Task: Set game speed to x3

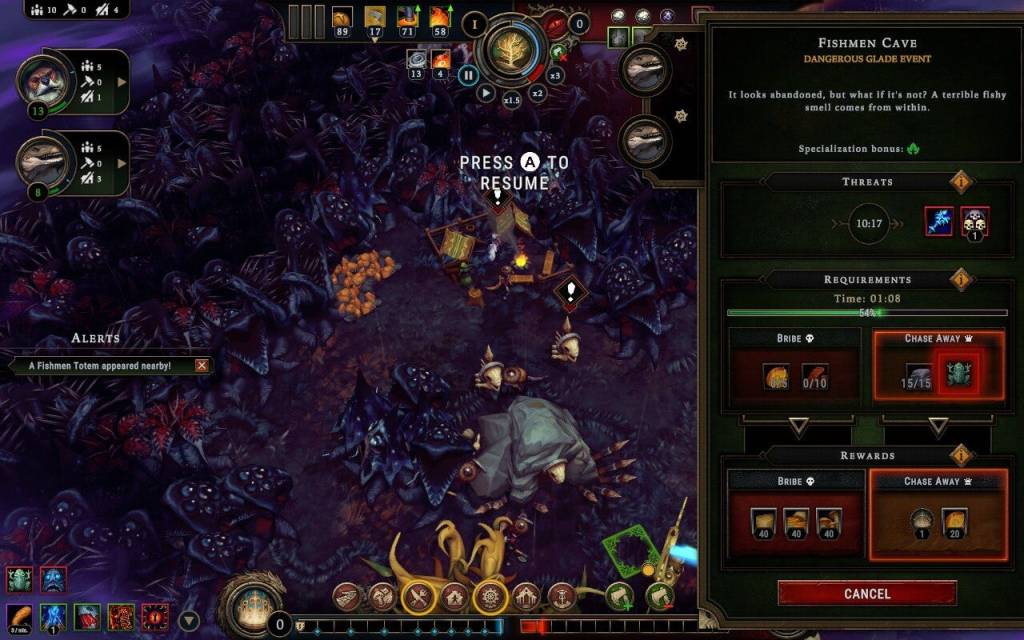Action: (556, 75)
